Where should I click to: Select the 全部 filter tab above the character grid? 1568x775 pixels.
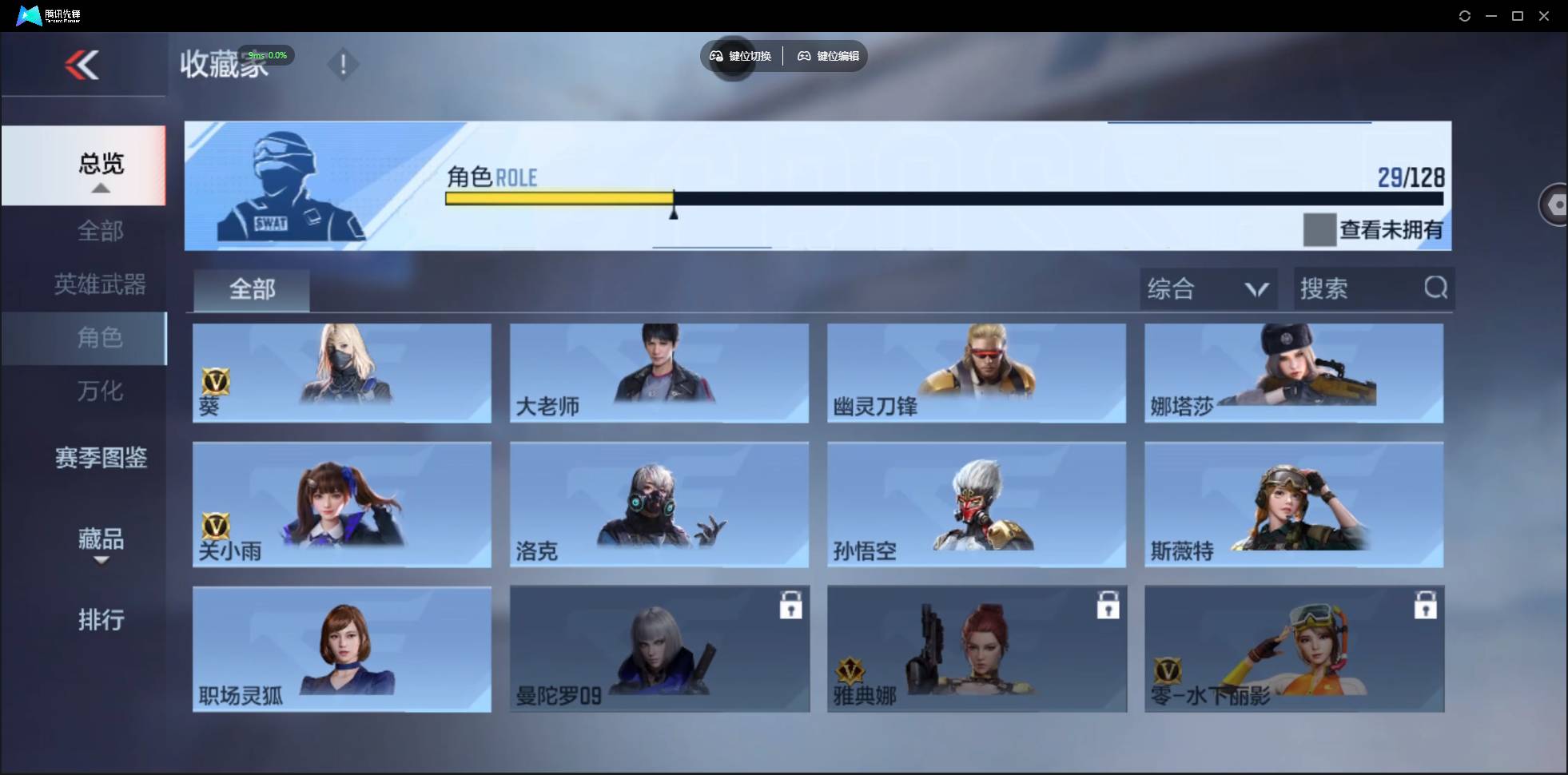click(x=251, y=289)
